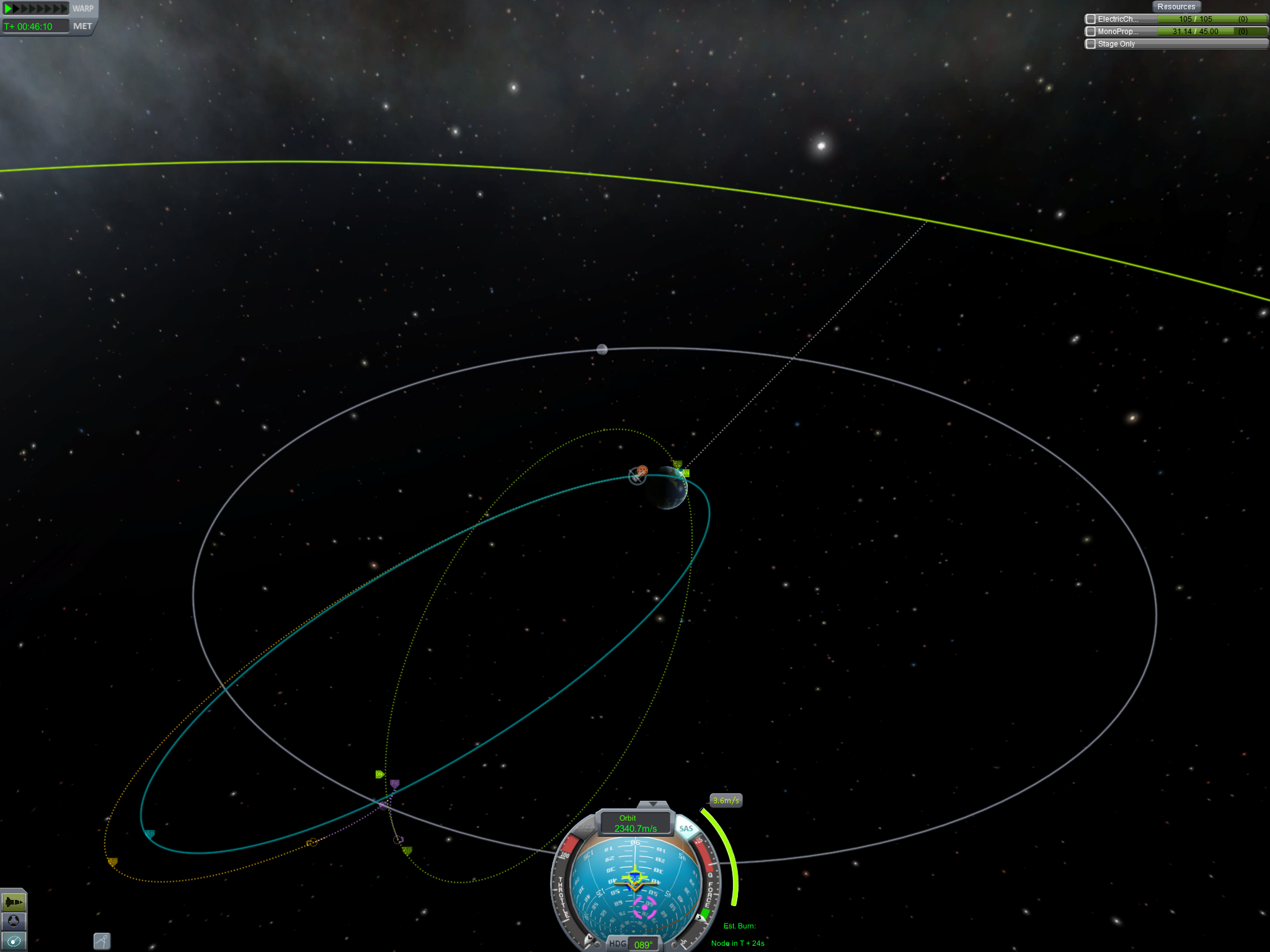Cycle the Orbit speed display mode

coord(635,824)
